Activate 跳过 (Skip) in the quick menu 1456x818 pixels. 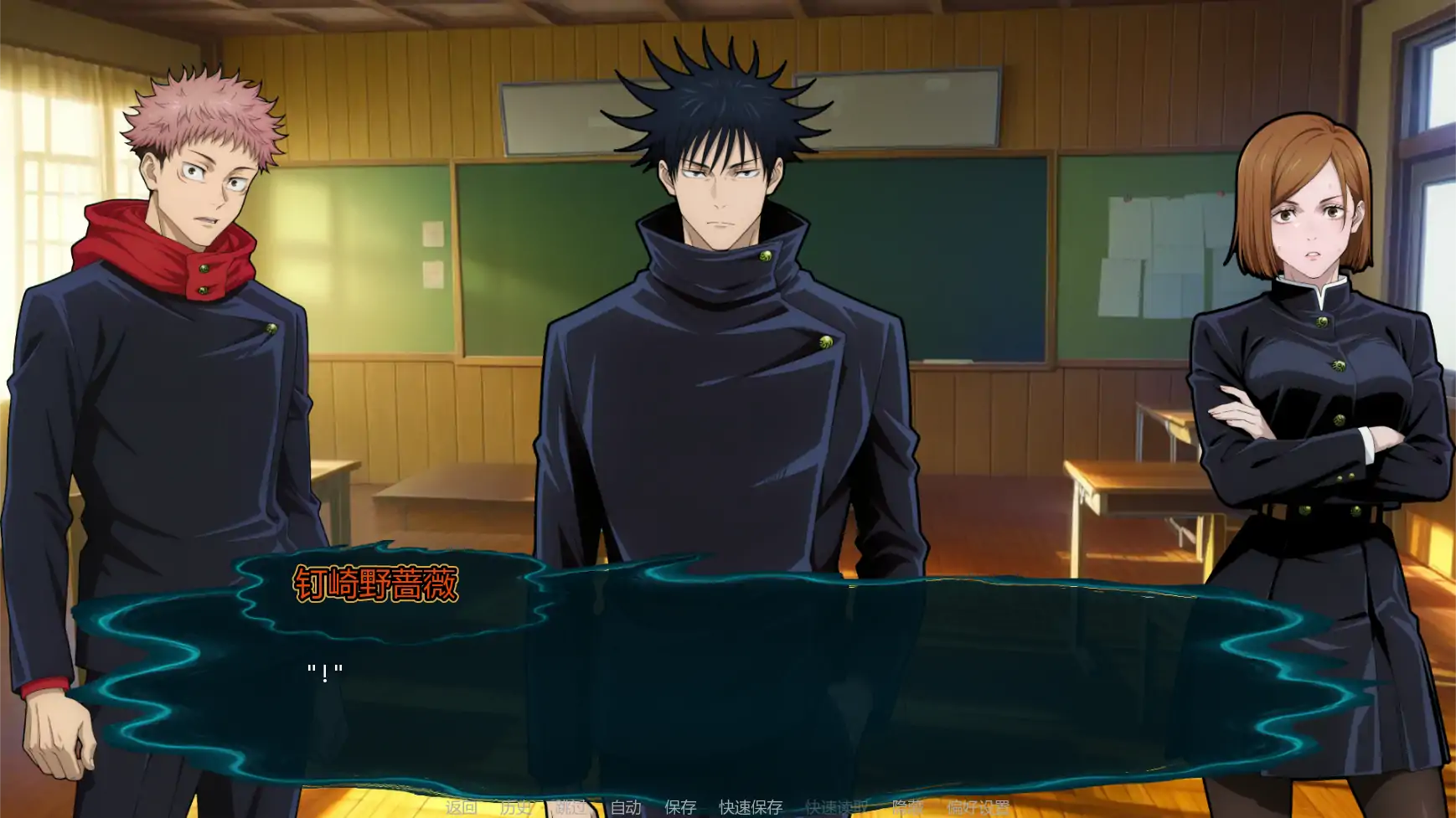[x=571, y=807]
